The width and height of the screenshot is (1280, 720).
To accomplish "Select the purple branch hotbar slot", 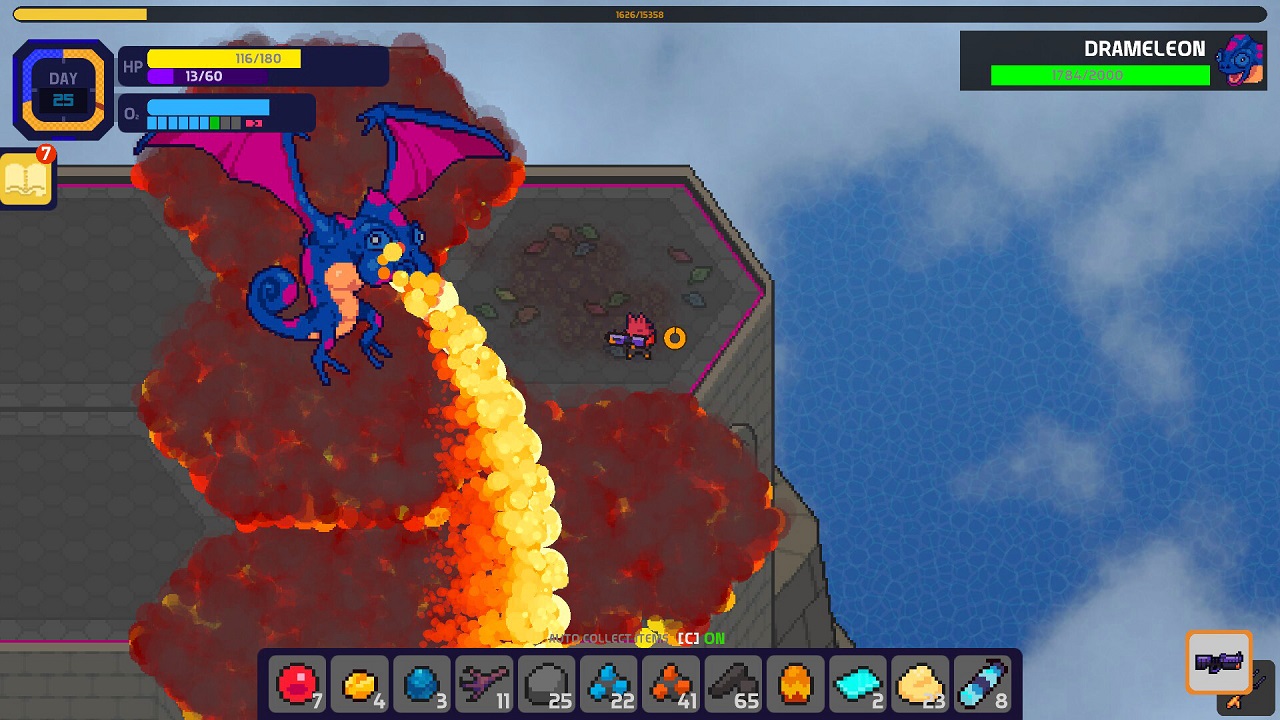I will pyautogui.click(x=484, y=685).
